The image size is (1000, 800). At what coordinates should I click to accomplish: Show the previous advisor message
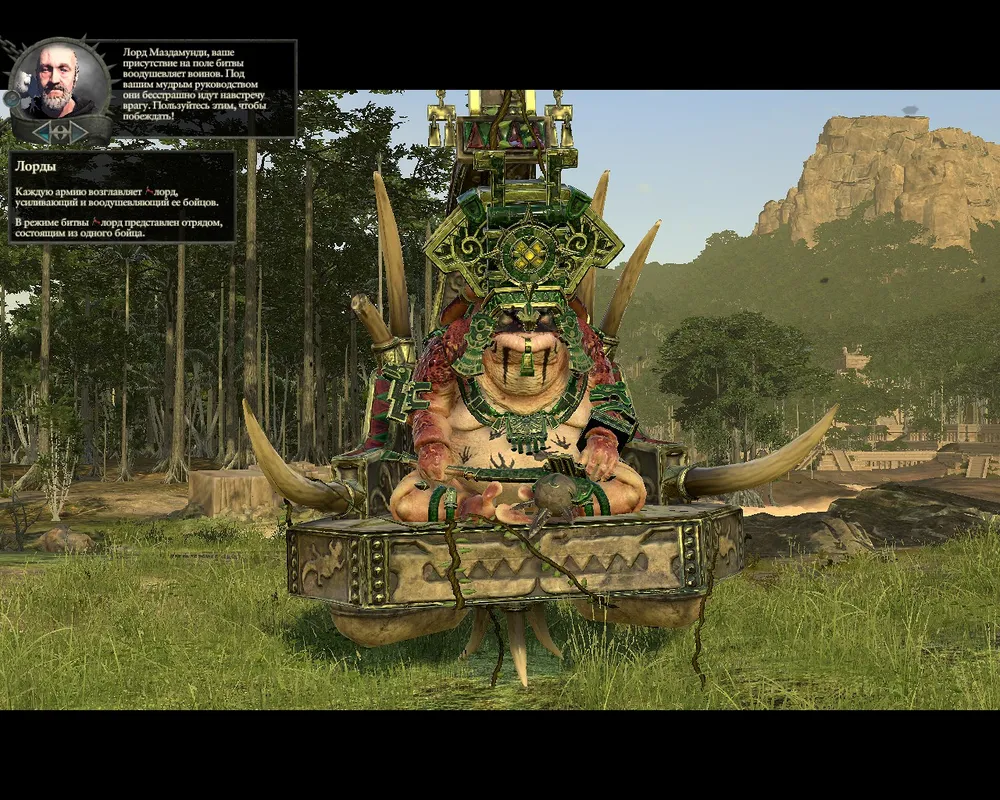(41, 132)
